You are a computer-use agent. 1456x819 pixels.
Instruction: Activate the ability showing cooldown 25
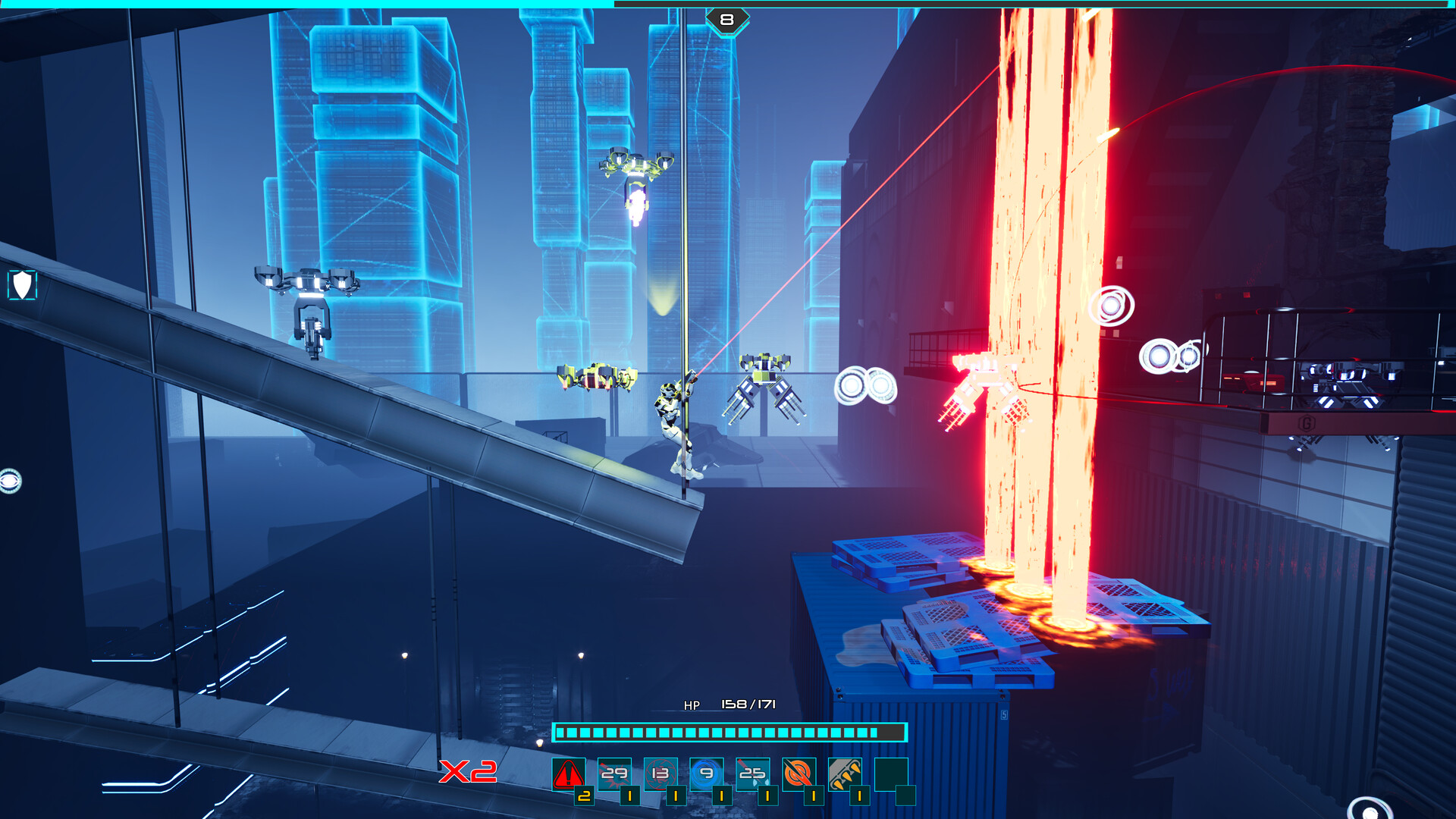click(x=752, y=774)
